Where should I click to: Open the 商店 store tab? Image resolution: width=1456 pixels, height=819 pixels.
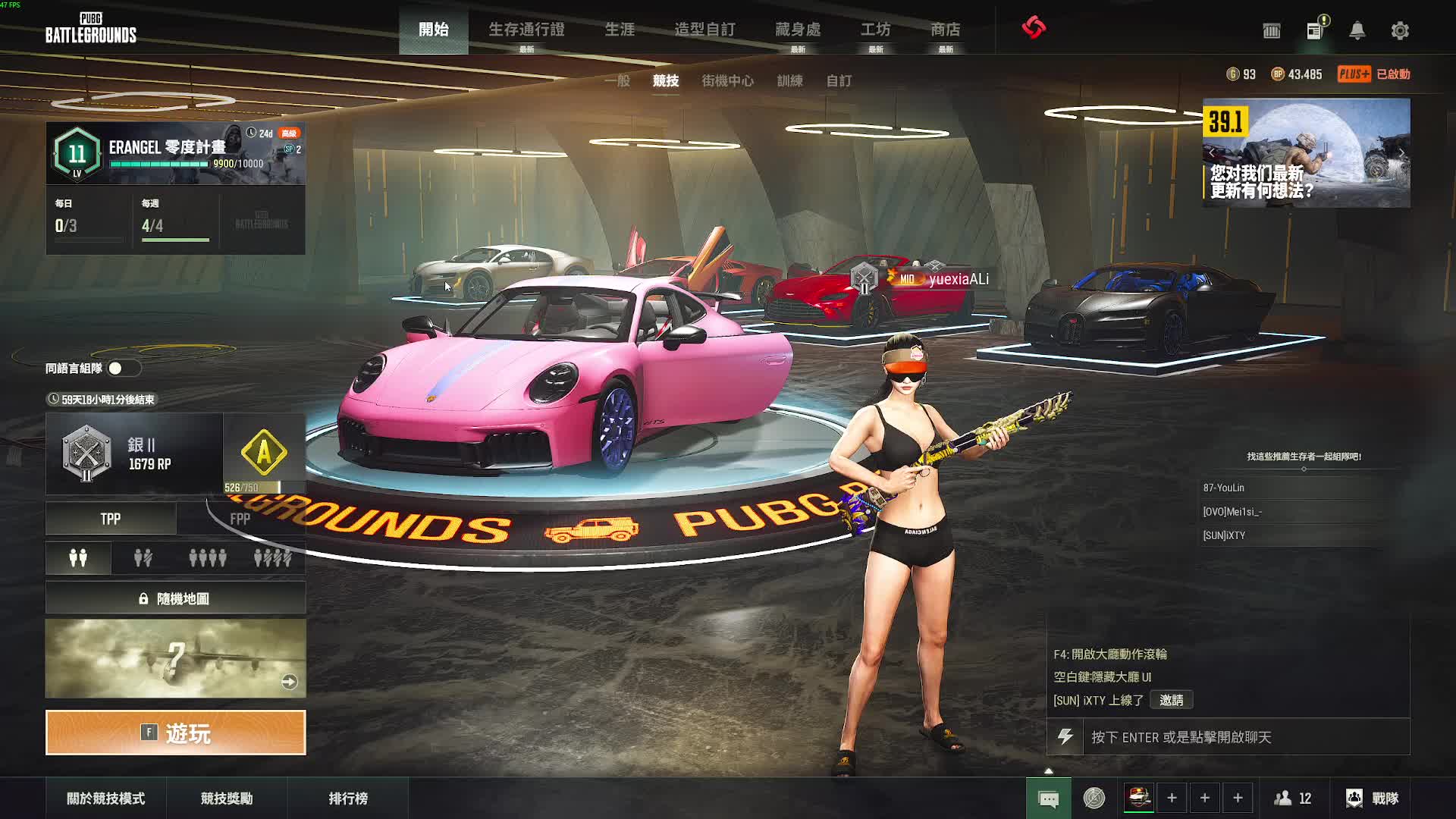(x=945, y=30)
